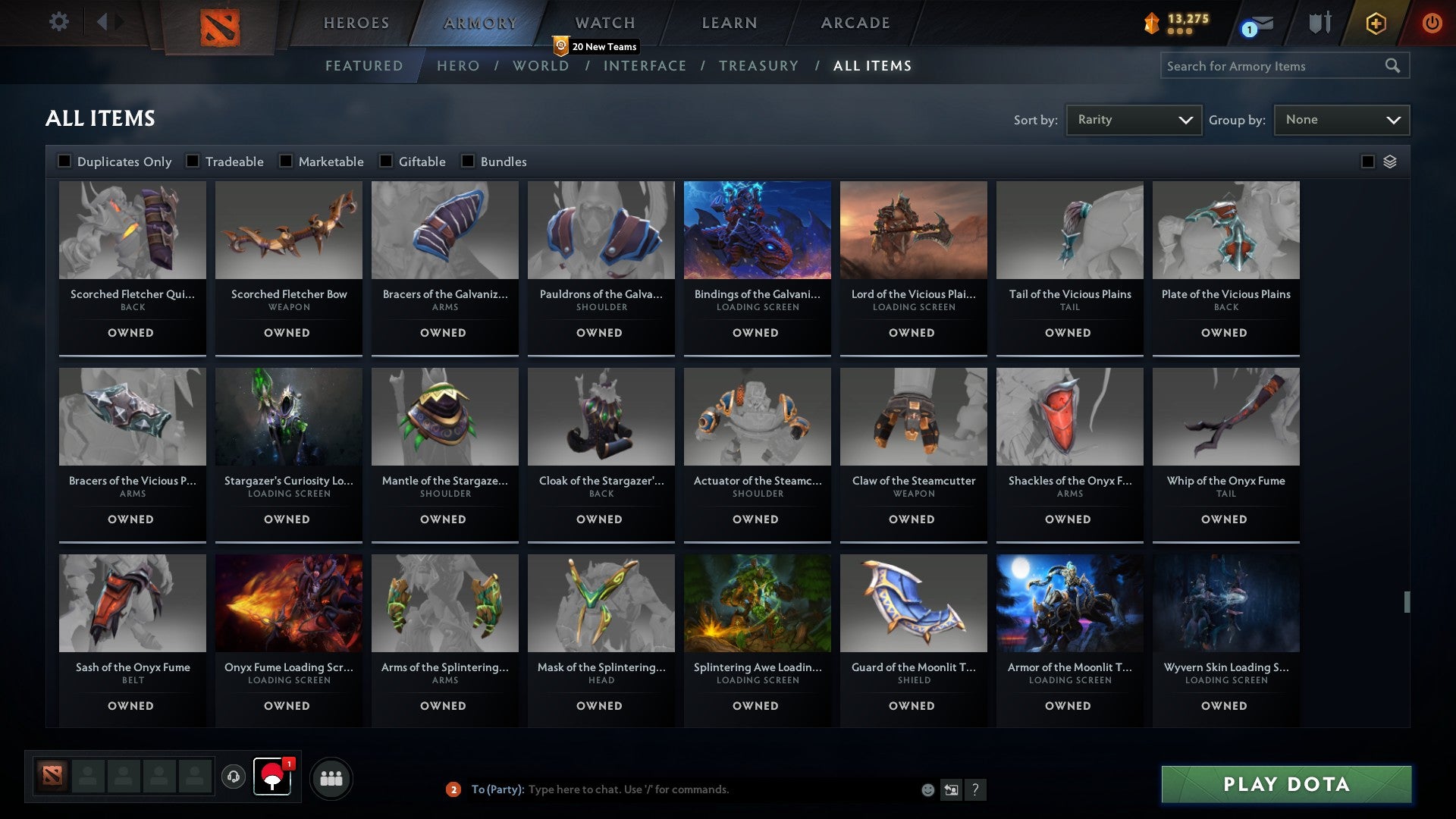This screenshot has width=1456, height=819.
Task: Expand the 20 New Teams notification
Action: pyautogui.click(x=596, y=45)
